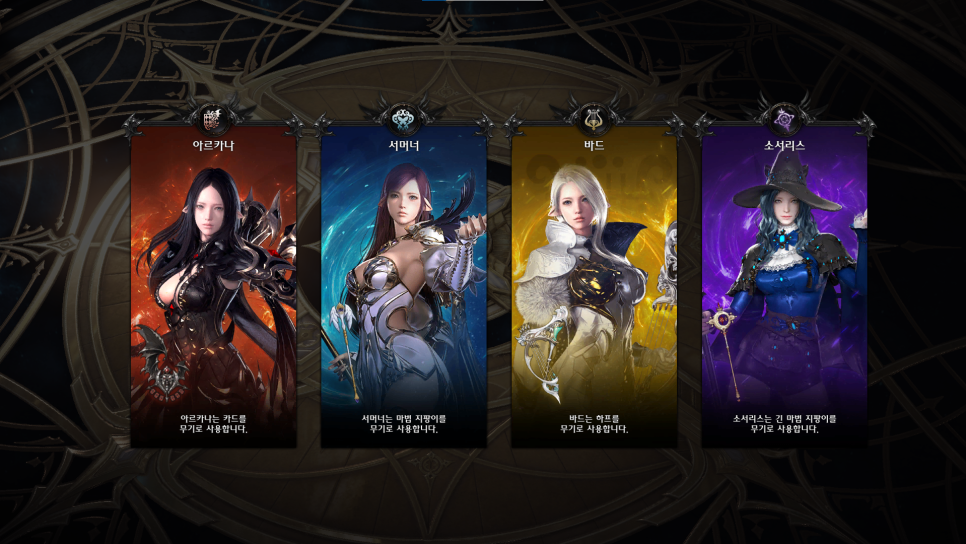Choose the 서머너 class card
966x544 pixels.
[403, 290]
